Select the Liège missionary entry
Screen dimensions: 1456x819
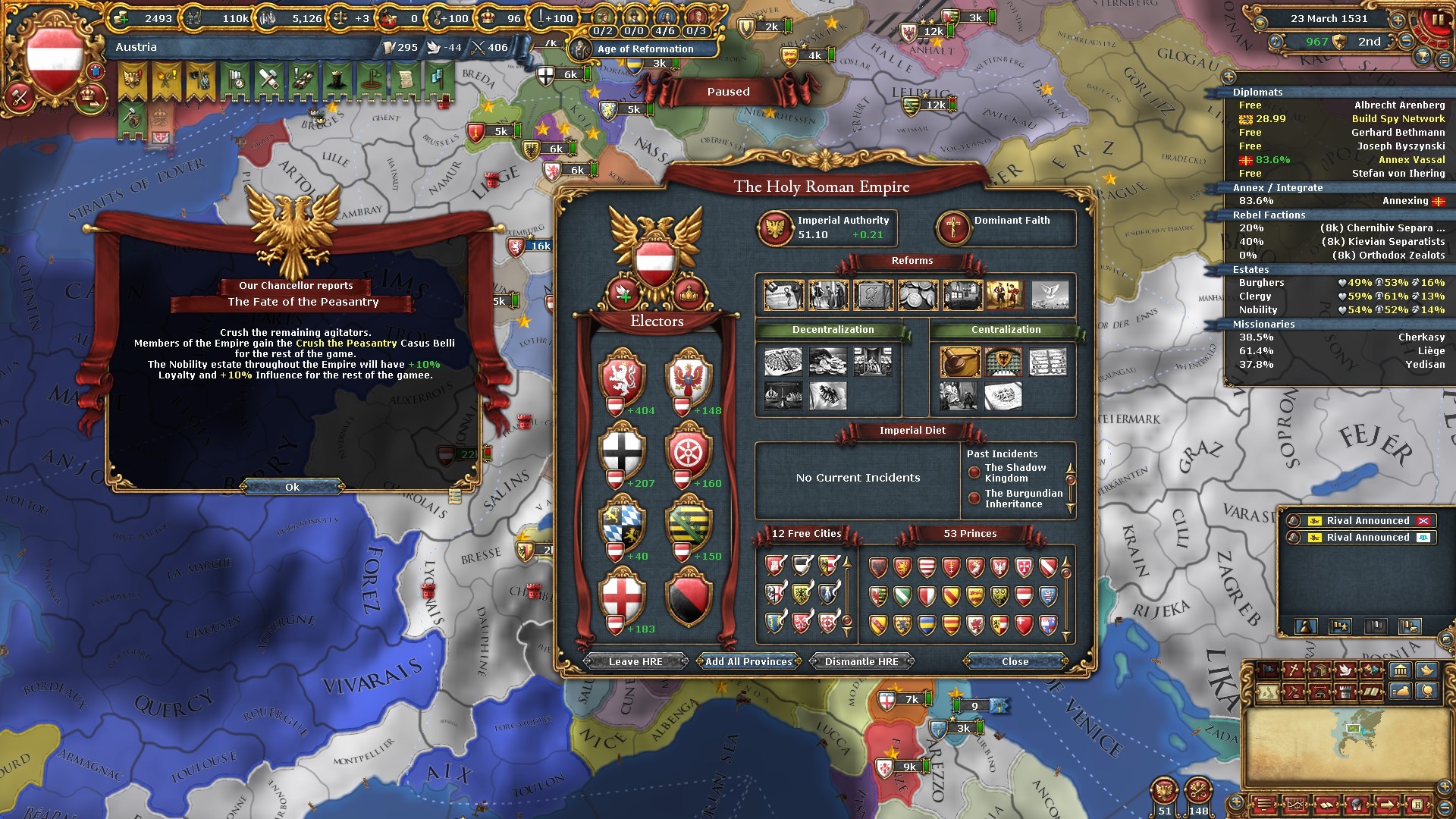[1430, 350]
